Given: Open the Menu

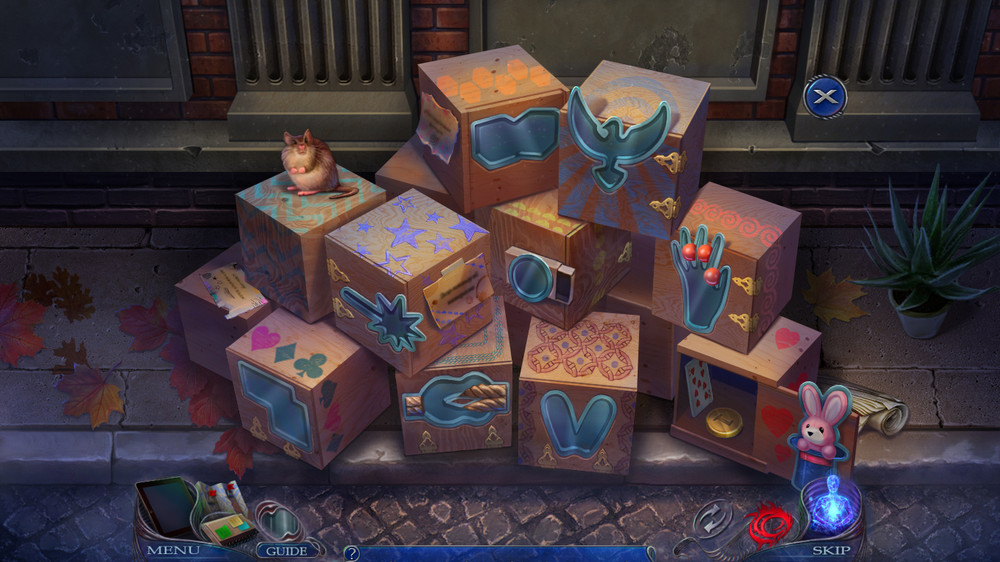Looking at the screenshot, I should pos(173,550).
